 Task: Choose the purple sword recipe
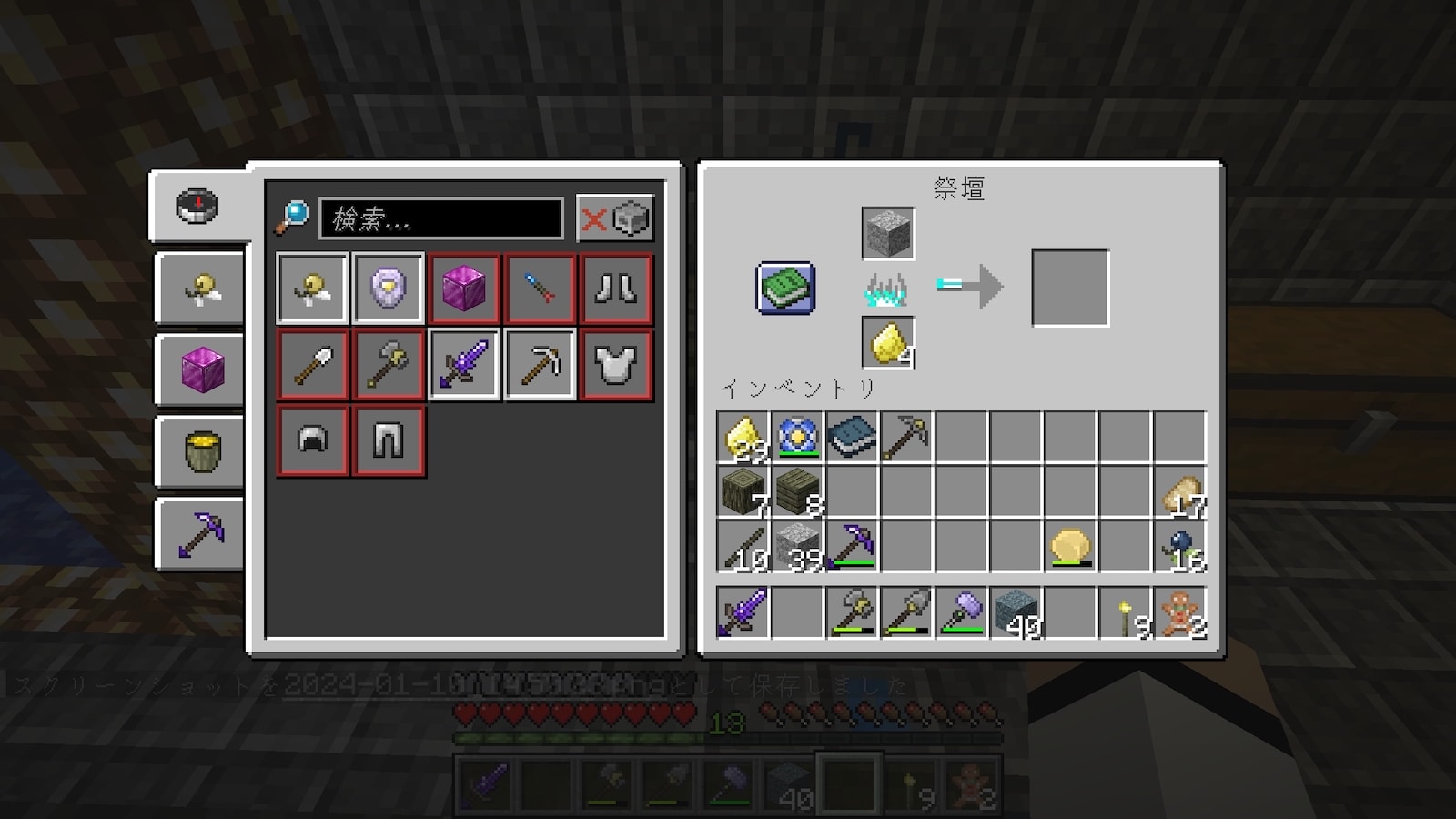pyautogui.click(x=465, y=365)
